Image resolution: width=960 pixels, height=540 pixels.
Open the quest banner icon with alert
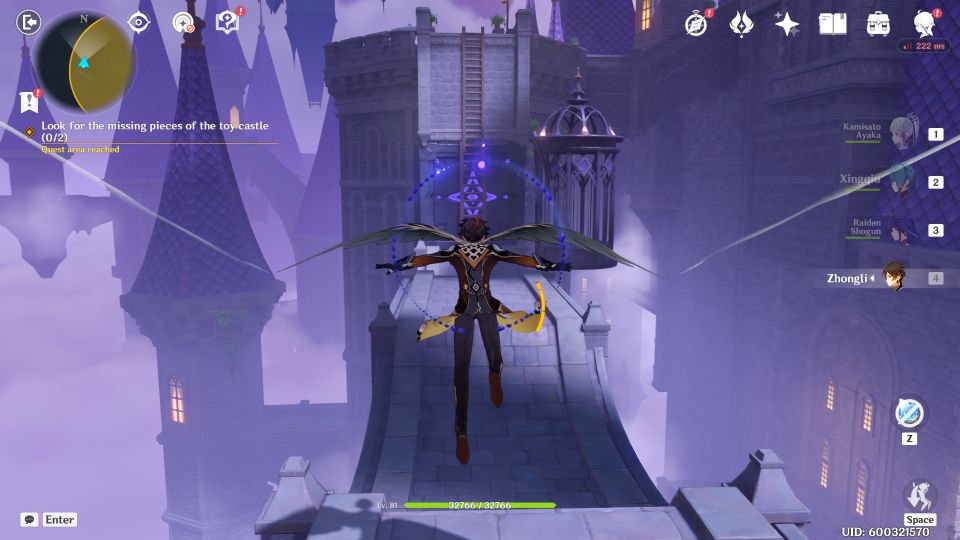[28, 102]
